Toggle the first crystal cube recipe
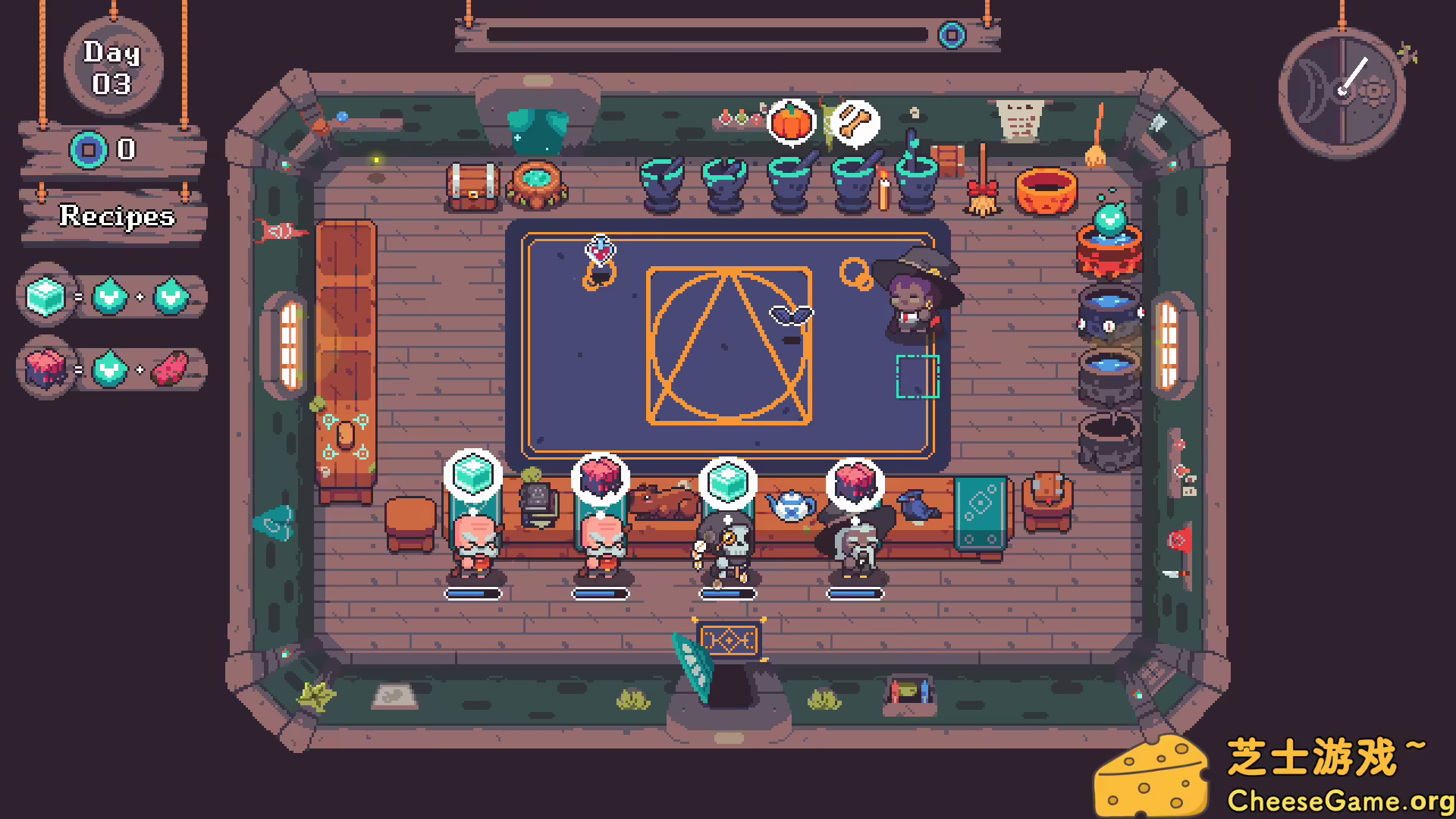The width and height of the screenshot is (1456, 819). (x=45, y=297)
